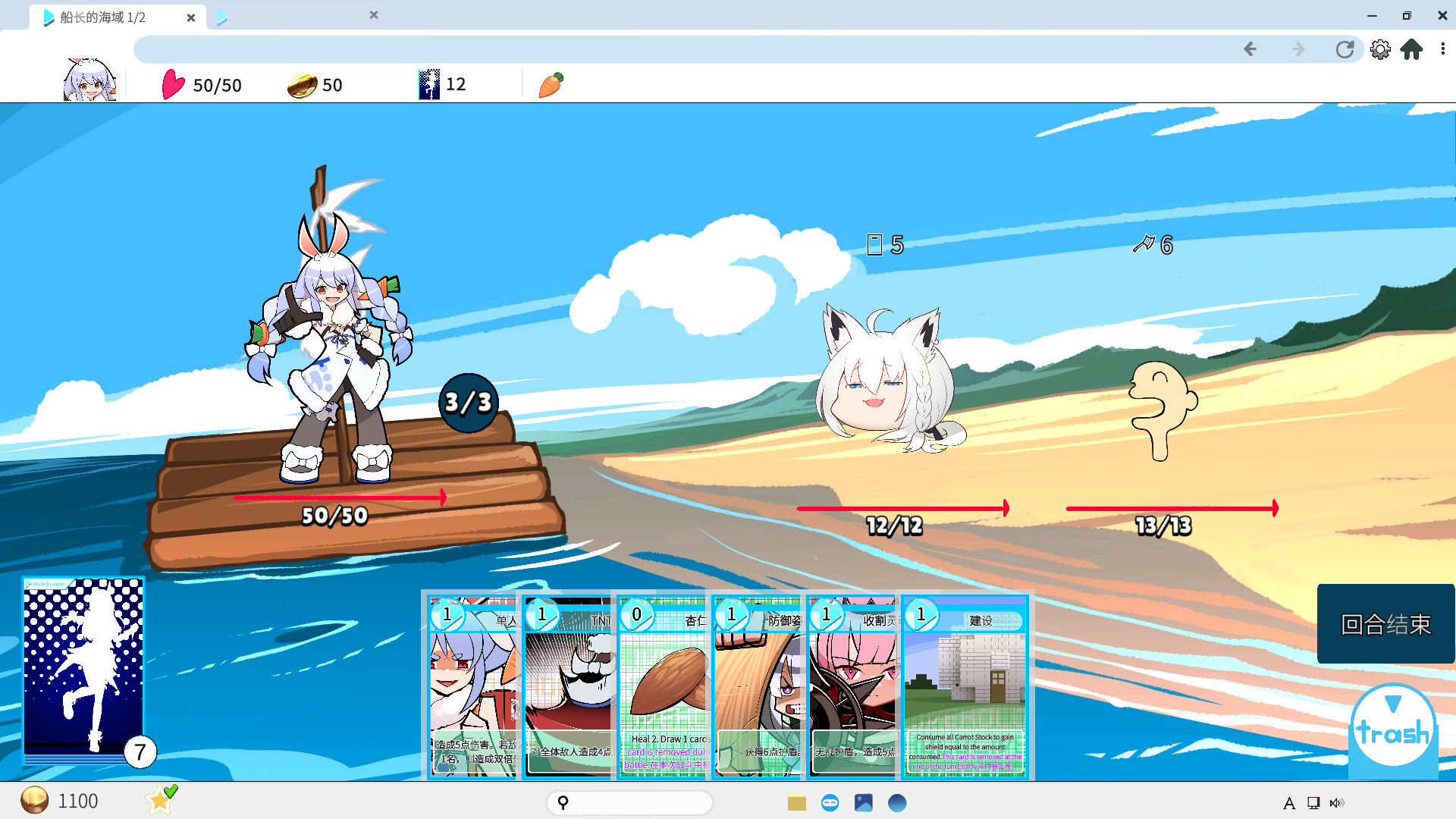Open the browser settings gear menu

1380,49
